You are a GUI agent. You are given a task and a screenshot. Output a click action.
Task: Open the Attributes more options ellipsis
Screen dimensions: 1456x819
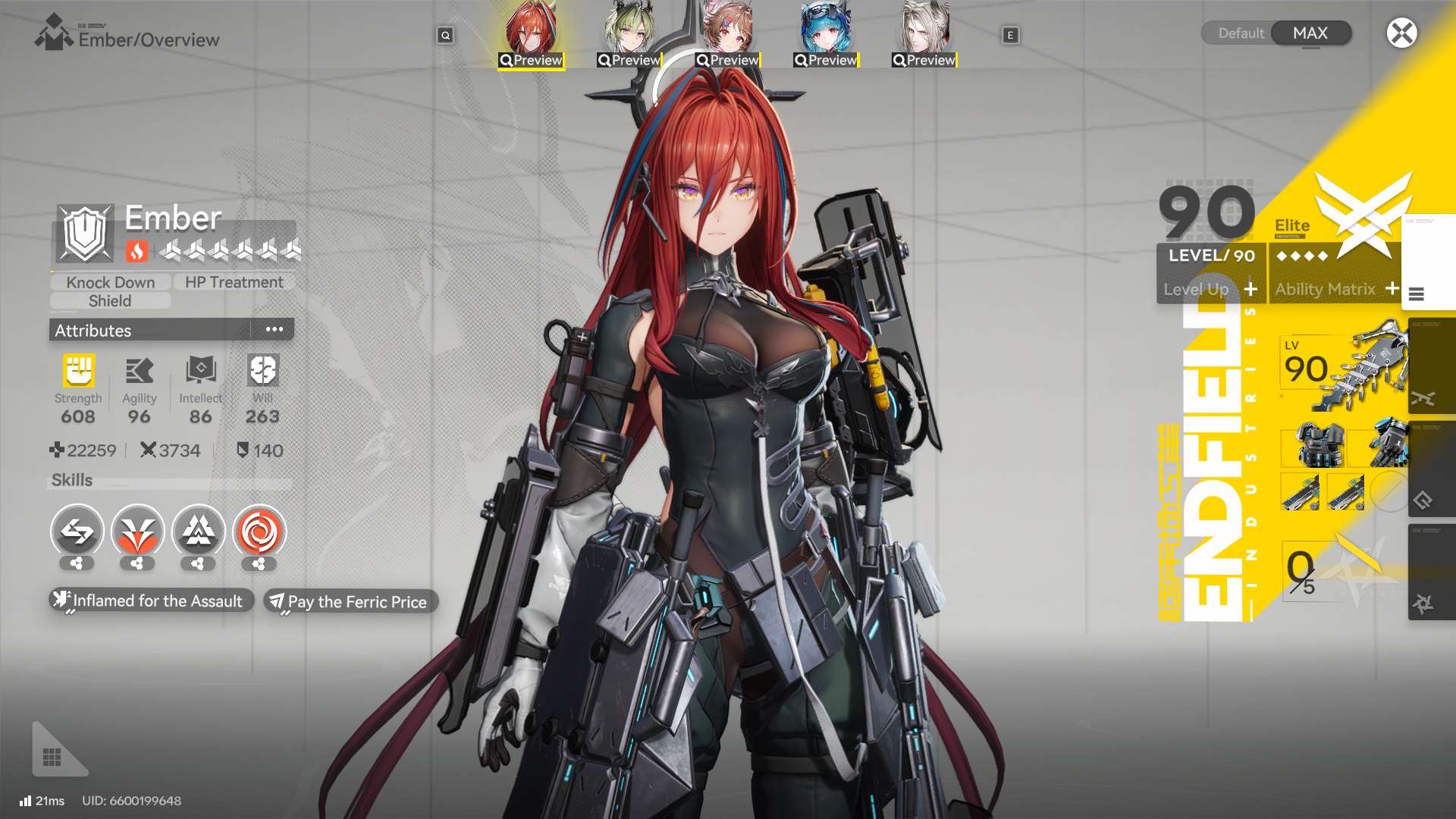(274, 328)
